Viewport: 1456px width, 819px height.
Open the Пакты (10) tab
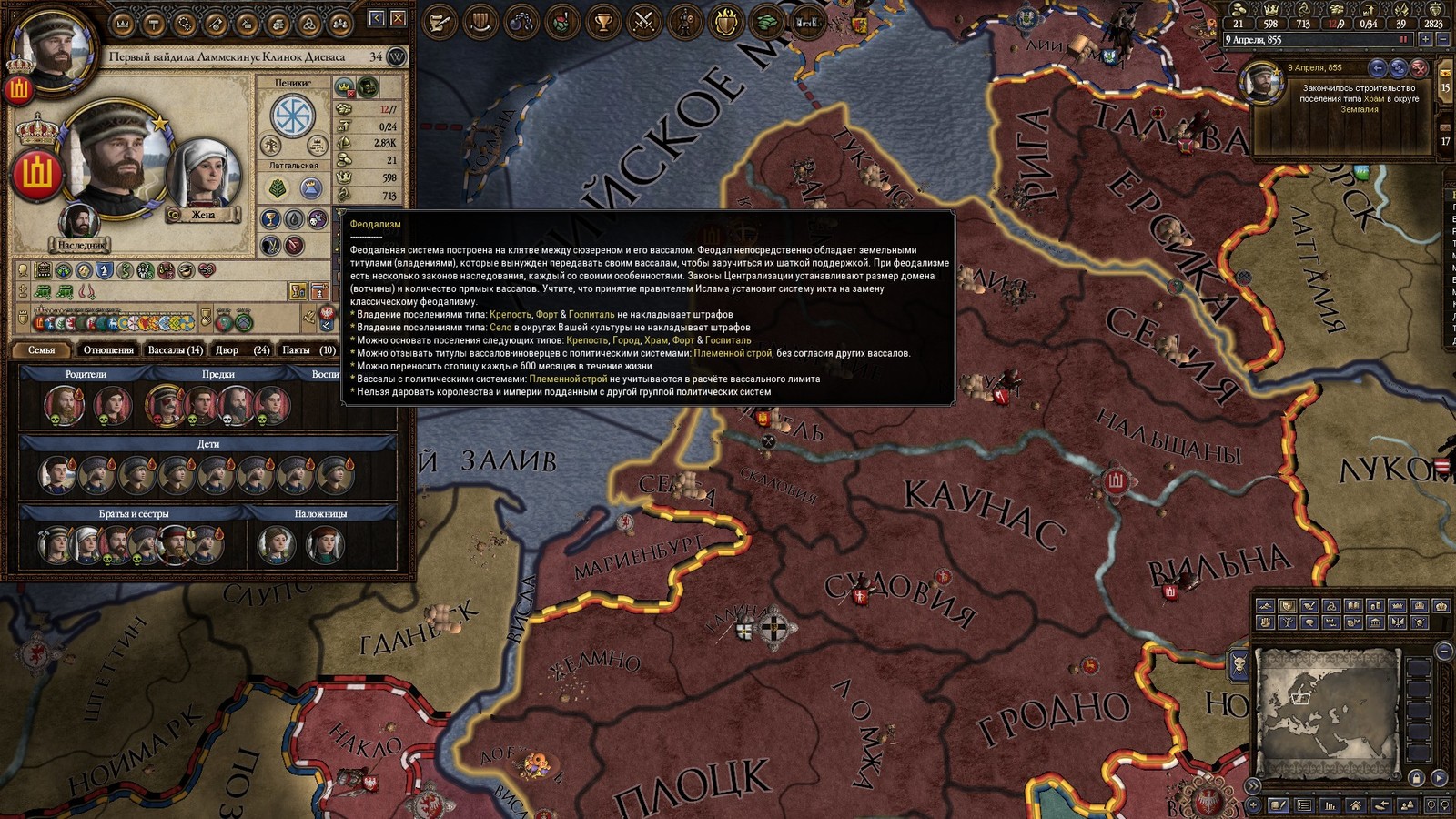[308, 350]
